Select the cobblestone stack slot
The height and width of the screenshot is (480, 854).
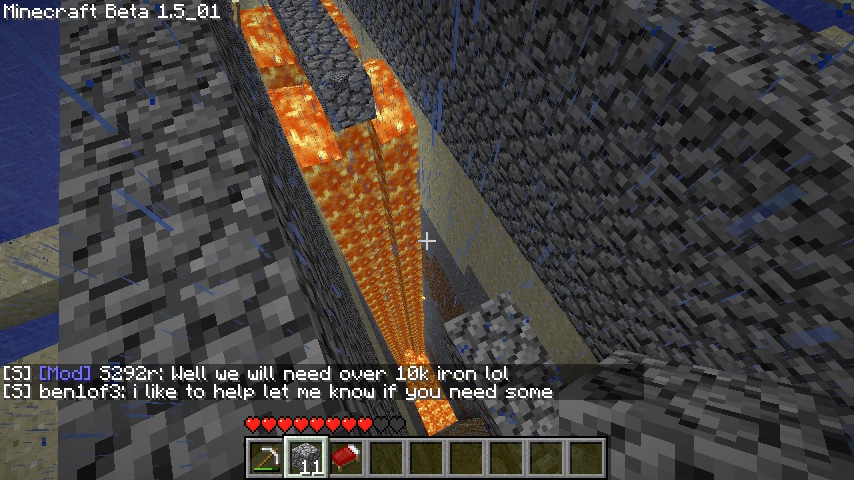[x=305, y=458]
